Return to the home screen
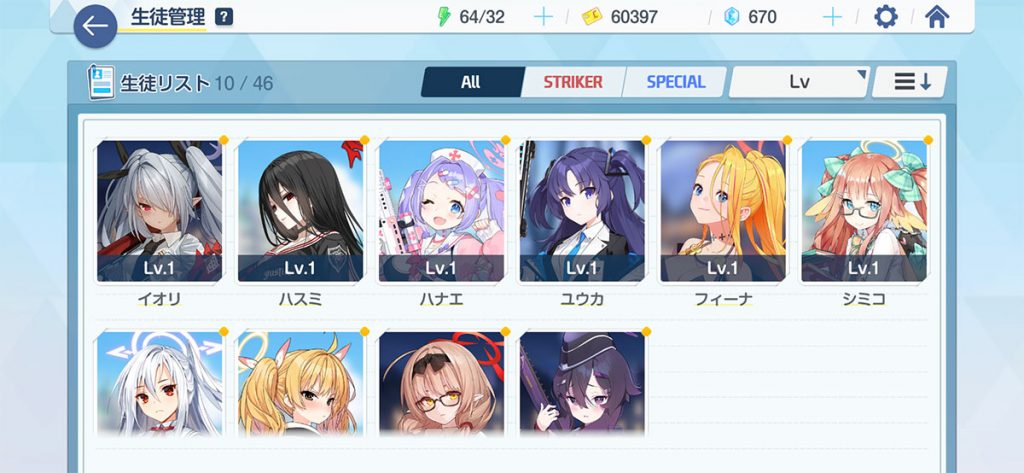 click(936, 17)
